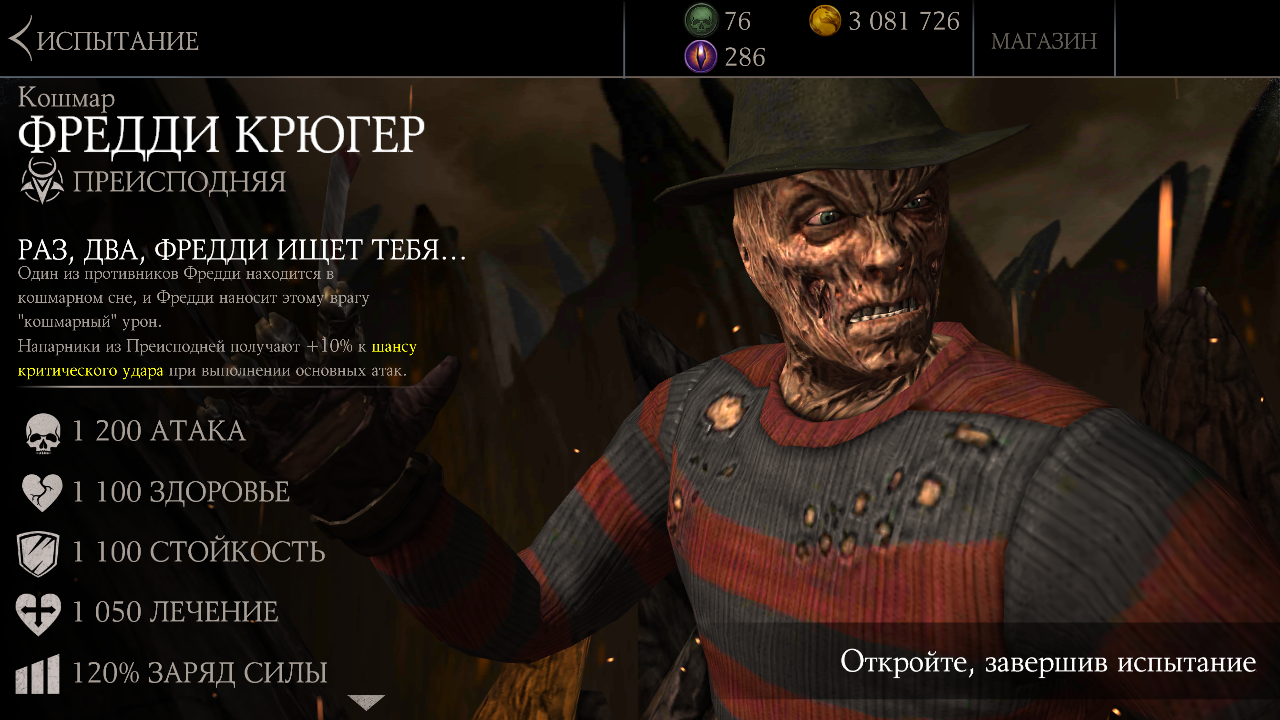Viewport: 1280px width, 720px height.
Task: Tap the green skull alliance points icon
Action: pos(700,20)
